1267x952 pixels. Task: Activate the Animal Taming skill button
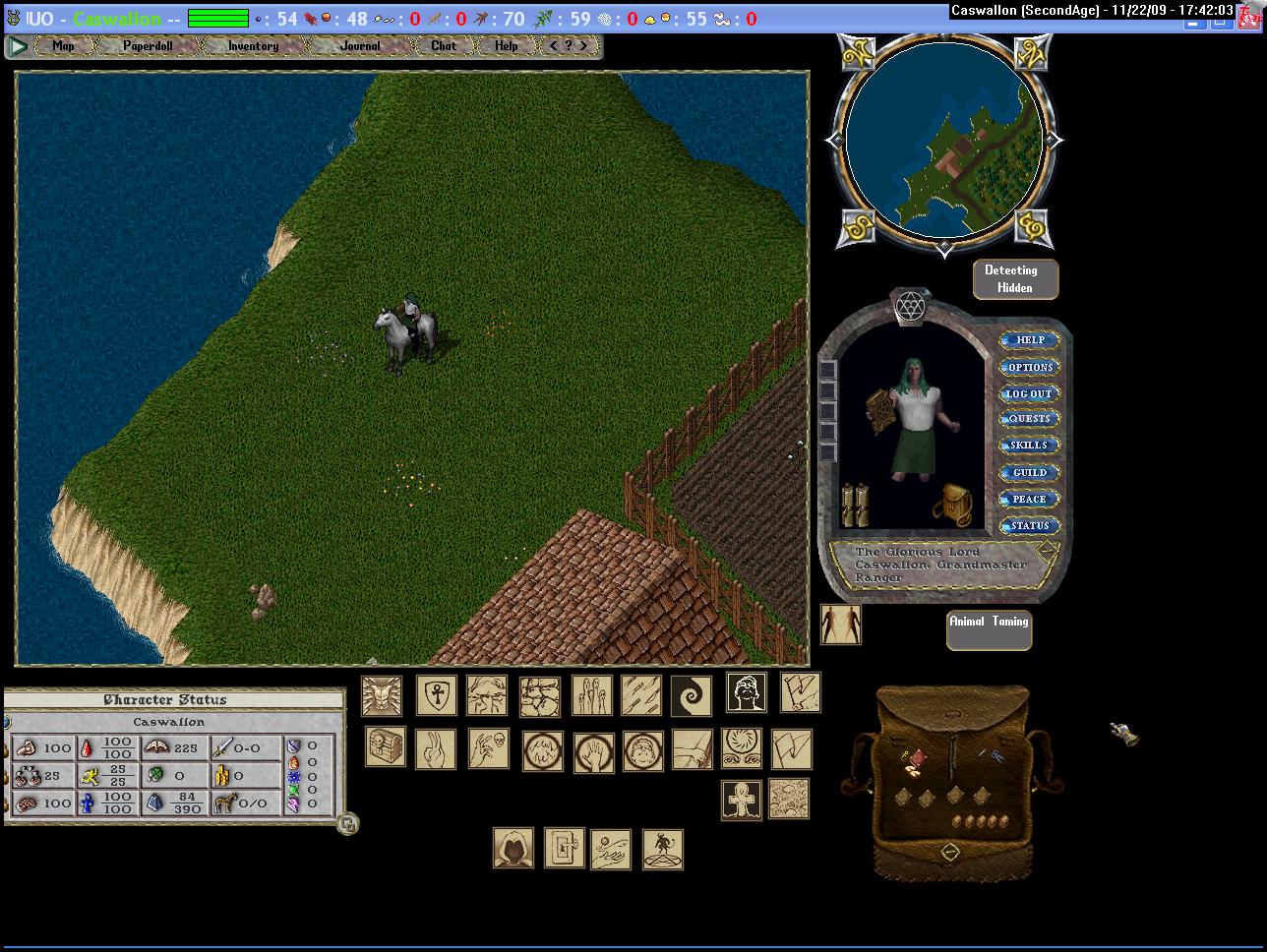[x=989, y=629]
